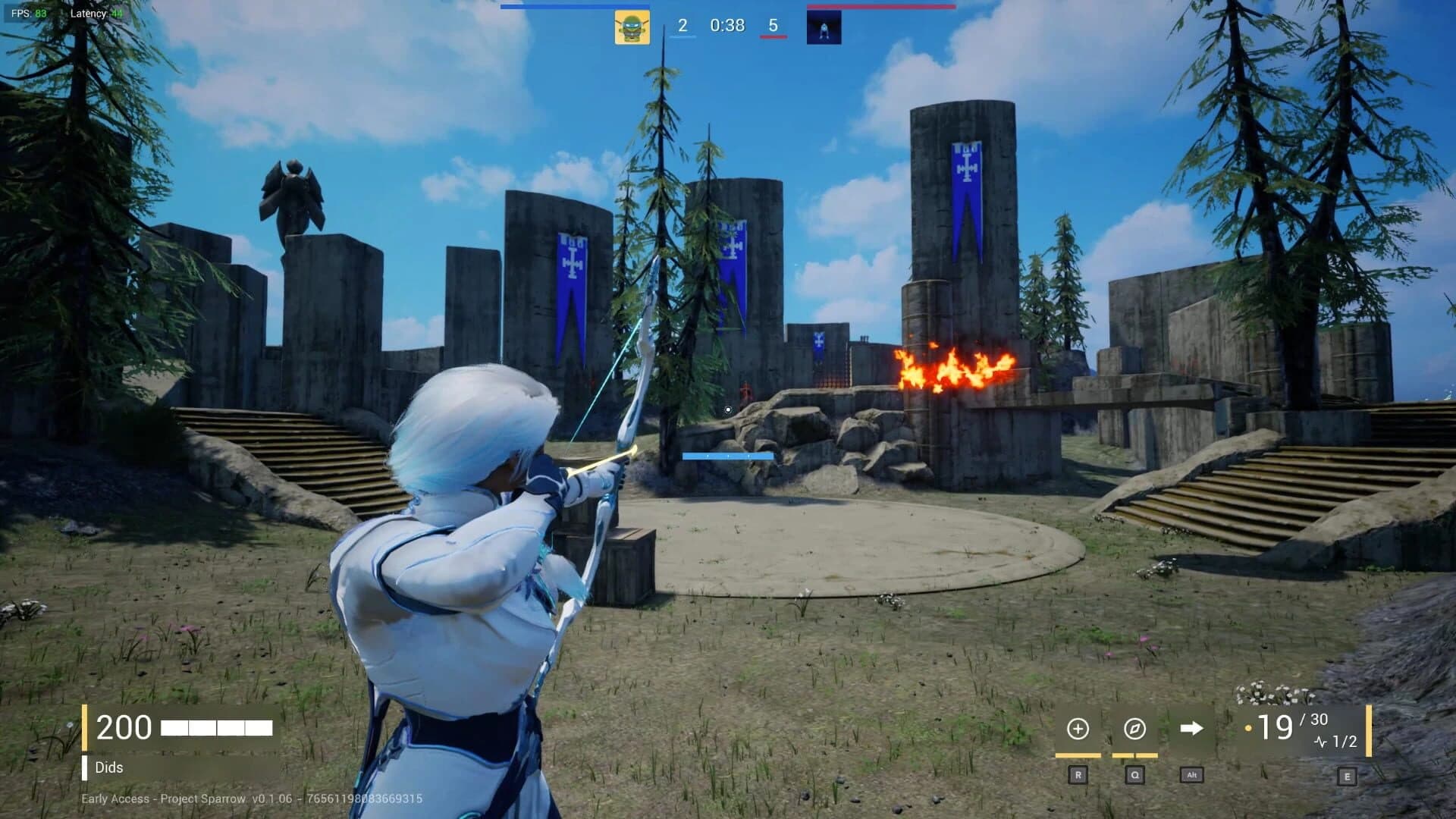Activate the compass ability icon
This screenshot has height=819, width=1456.
1134,730
